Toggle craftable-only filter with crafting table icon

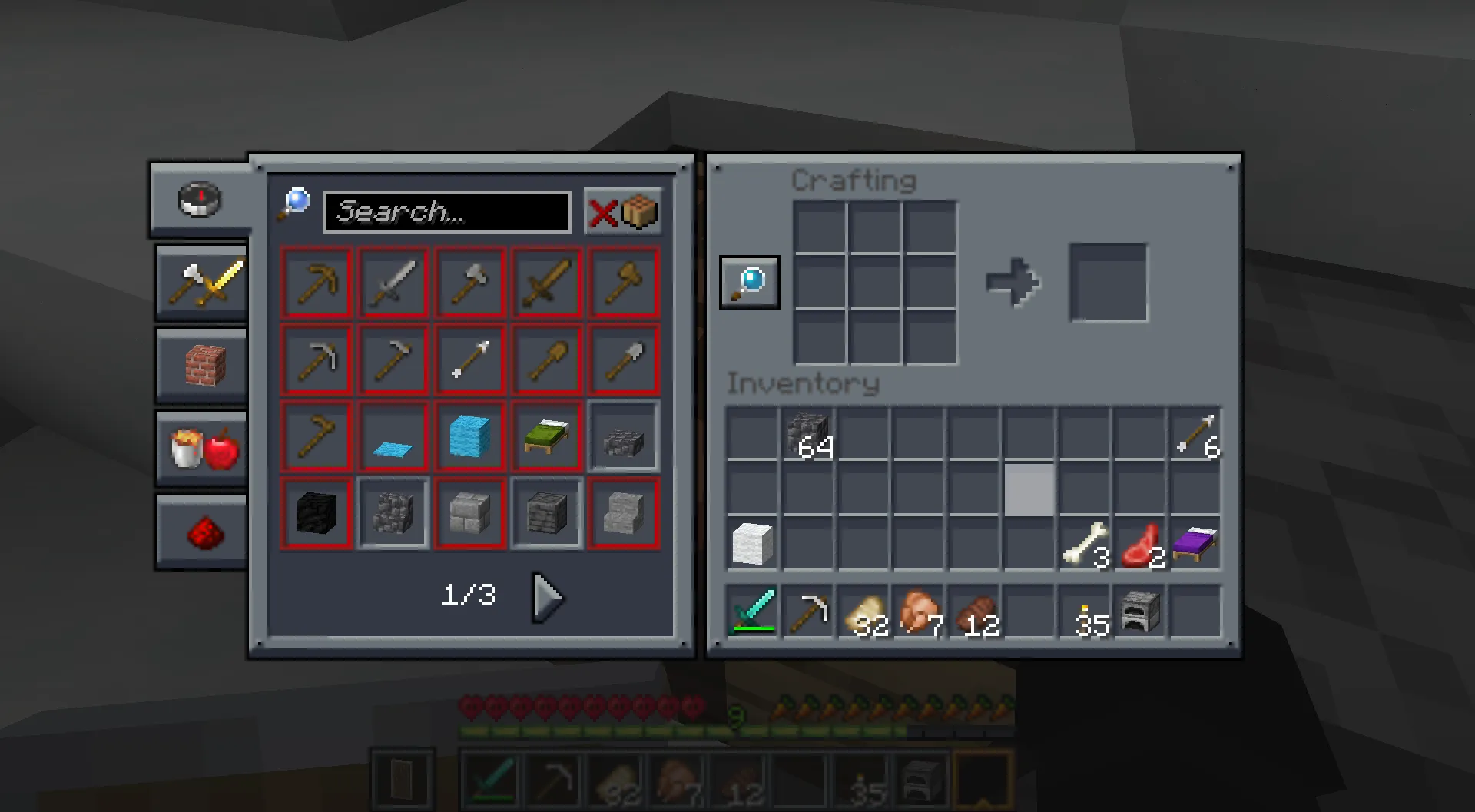639,213
